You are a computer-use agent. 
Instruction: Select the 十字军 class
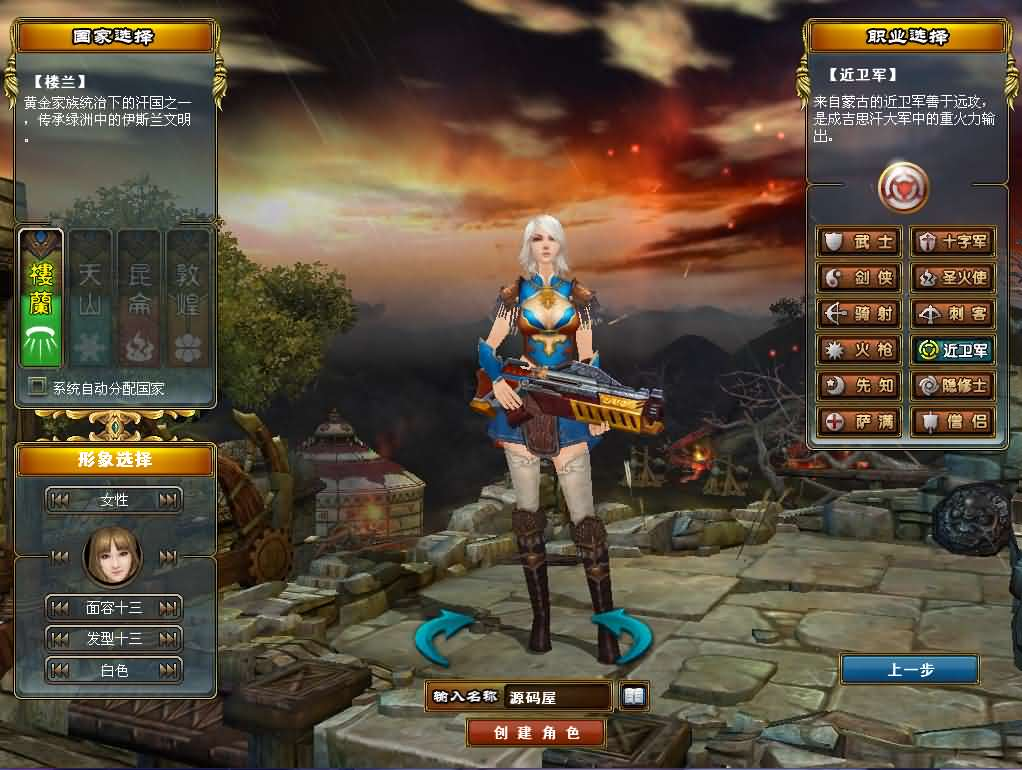[x=953, y=242]
